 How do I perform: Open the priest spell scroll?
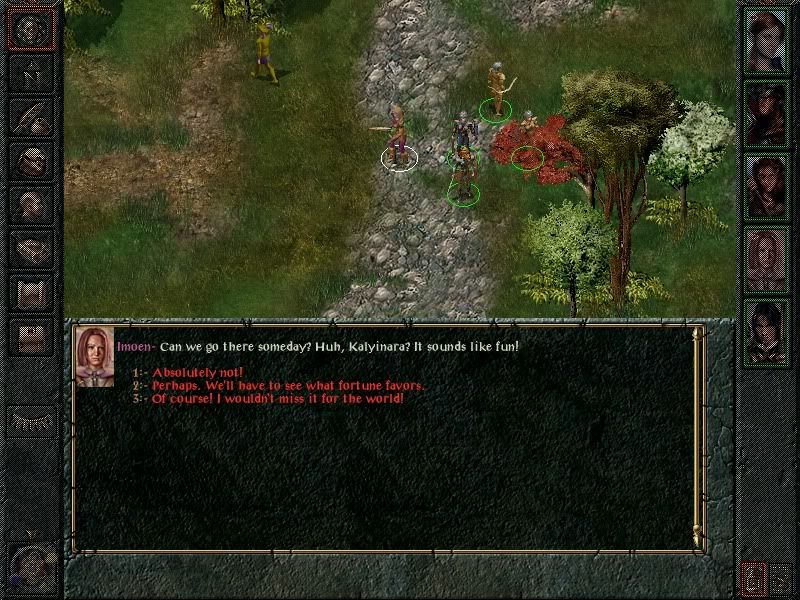30,292
